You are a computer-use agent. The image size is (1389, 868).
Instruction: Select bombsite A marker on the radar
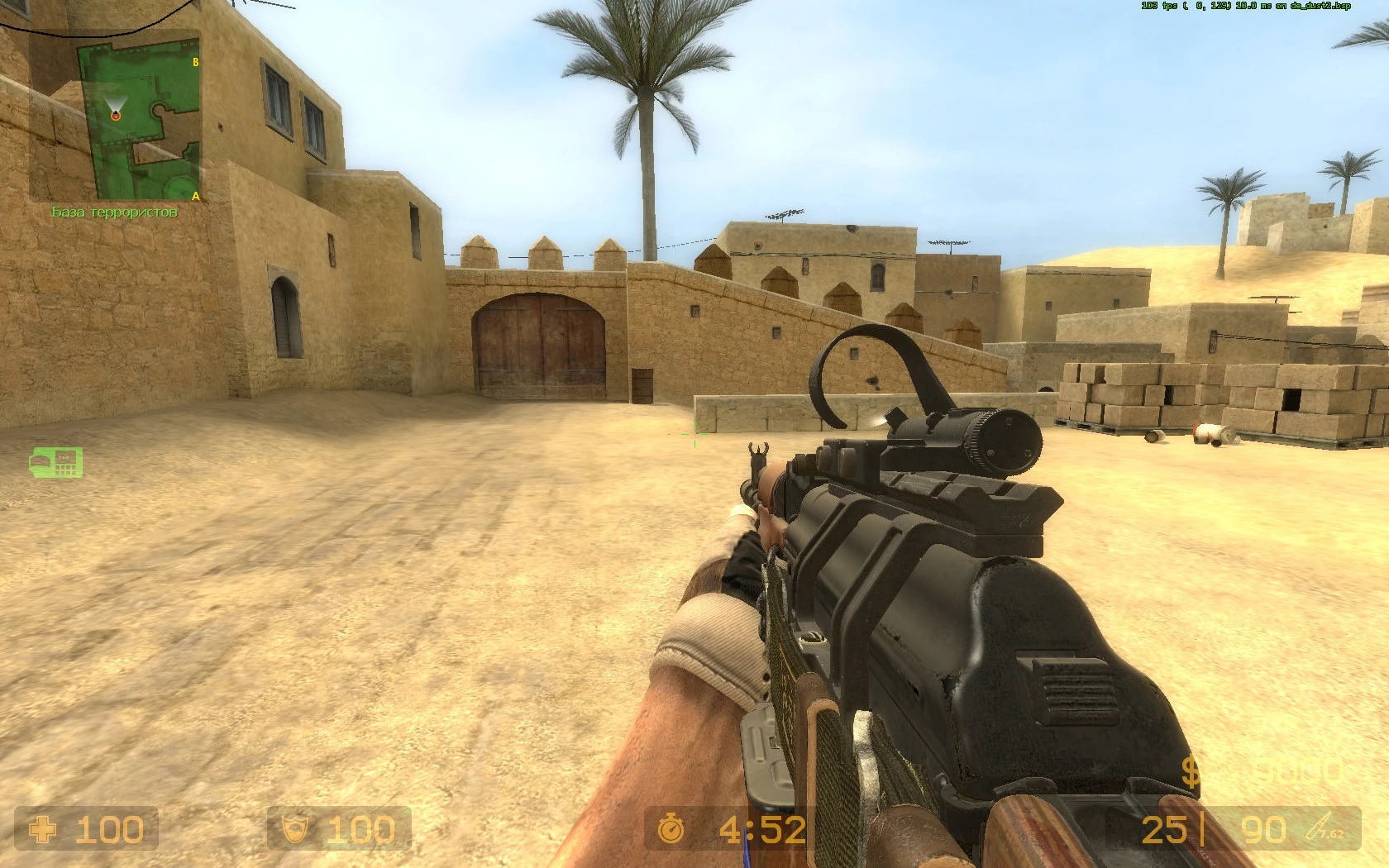tap(196, 197)
